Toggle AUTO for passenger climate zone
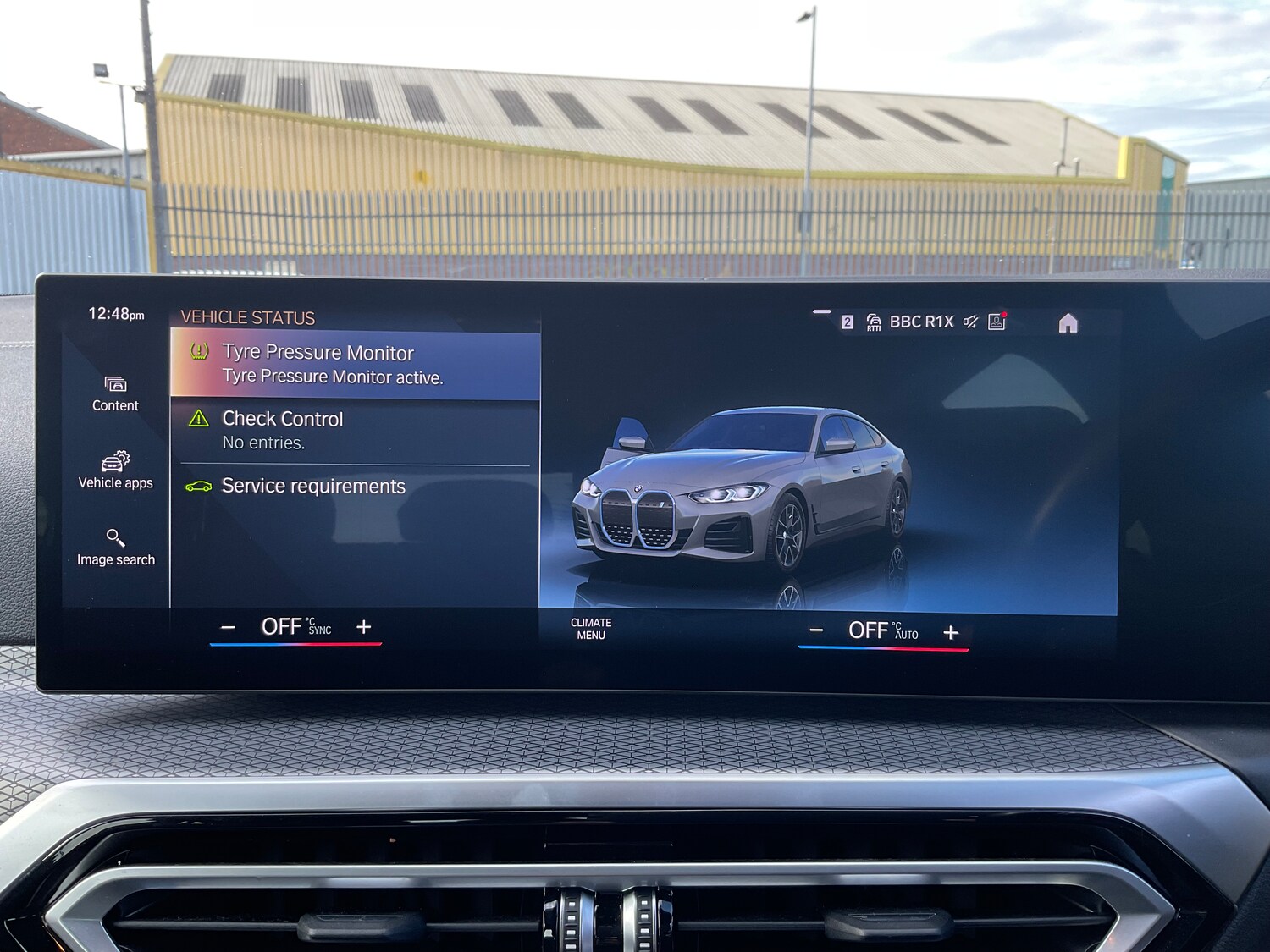This screenshot has height=952, width=1270. tap(905, 632)
